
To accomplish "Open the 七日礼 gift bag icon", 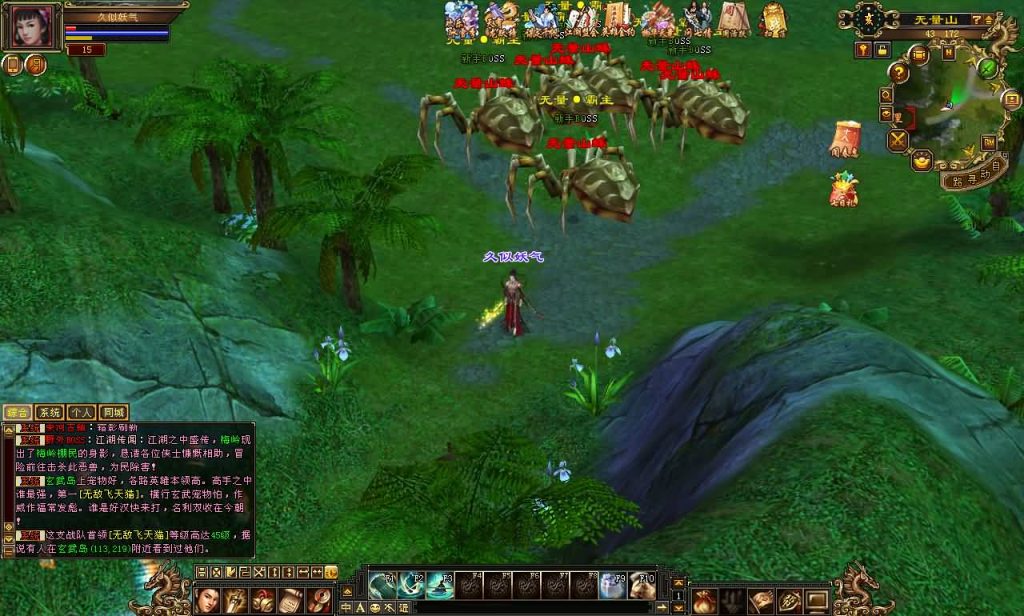I will click(843, 189).
